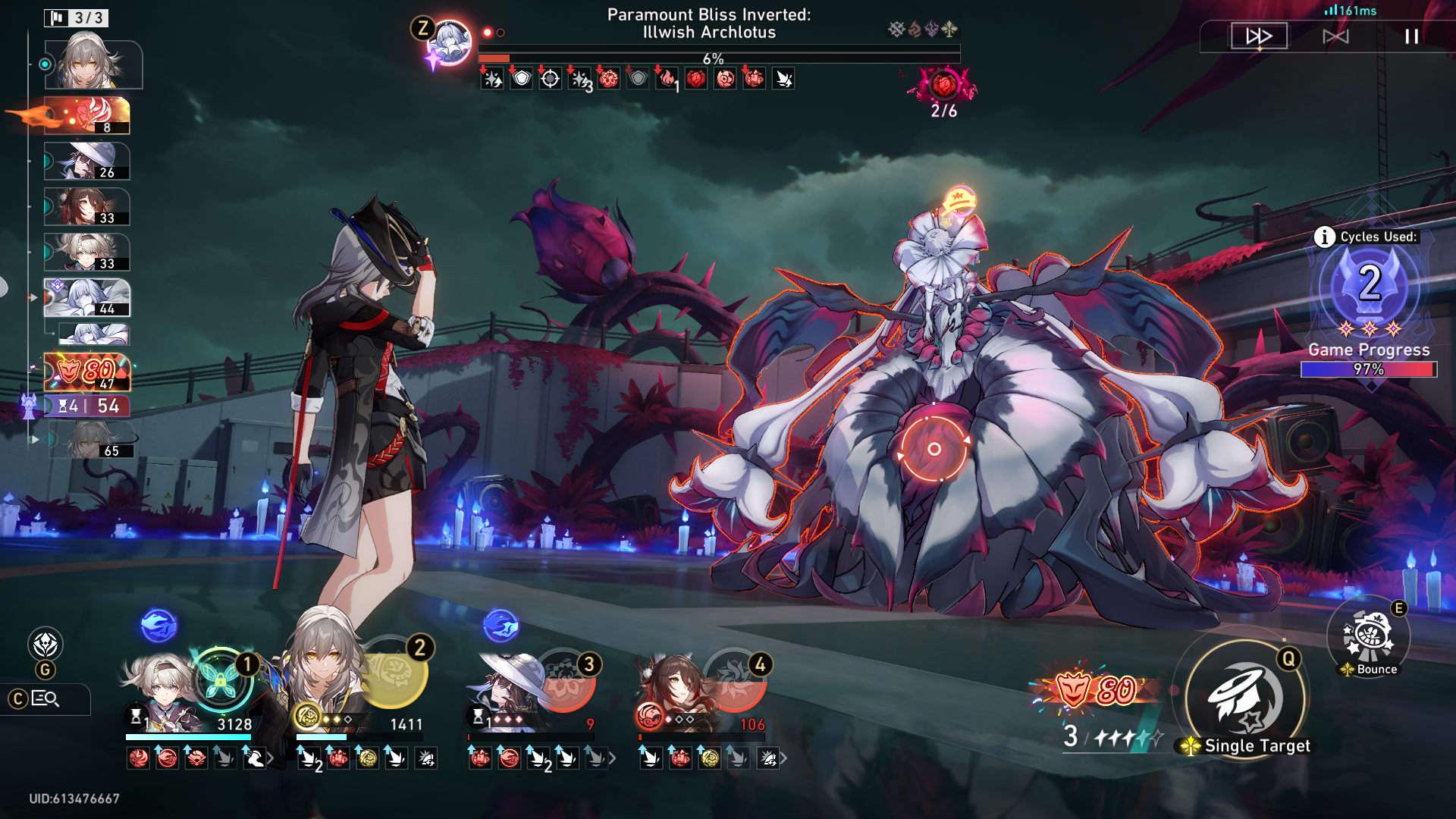Open the Cycles Used info icon
This screenshot has height=819, width=1456.
pos(1324,237)
